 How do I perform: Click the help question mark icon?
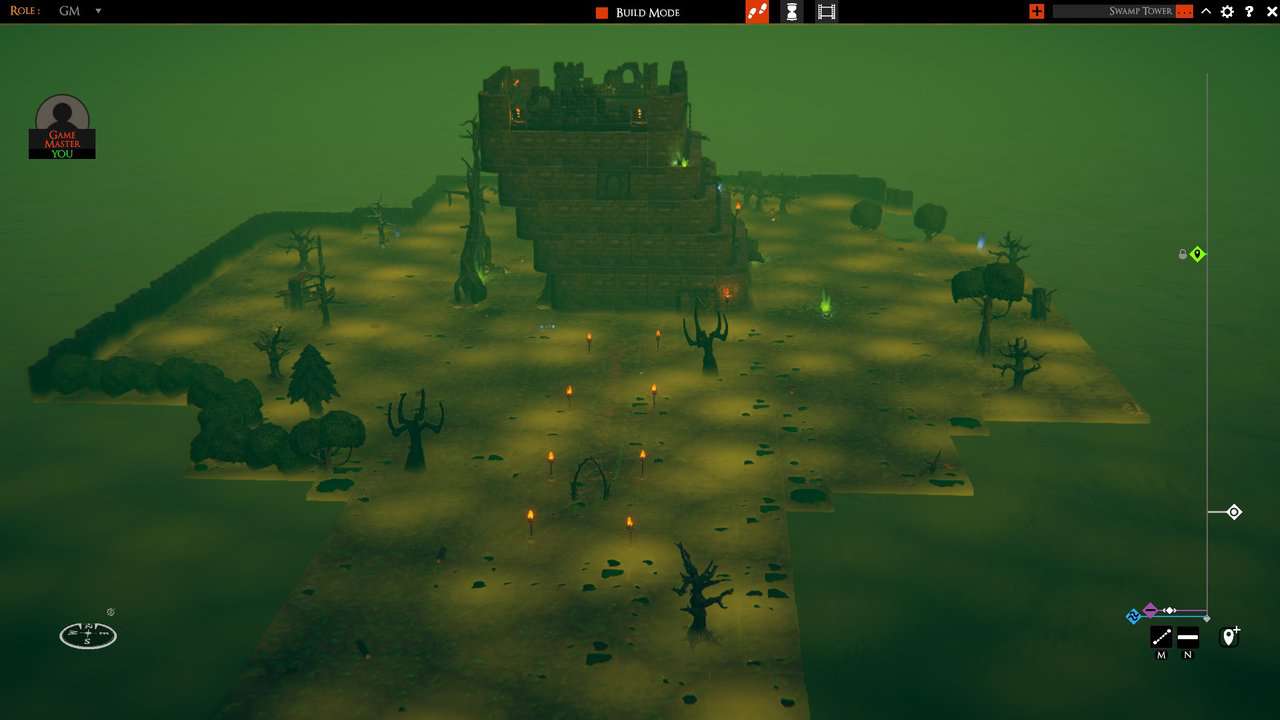point(1247,11)
